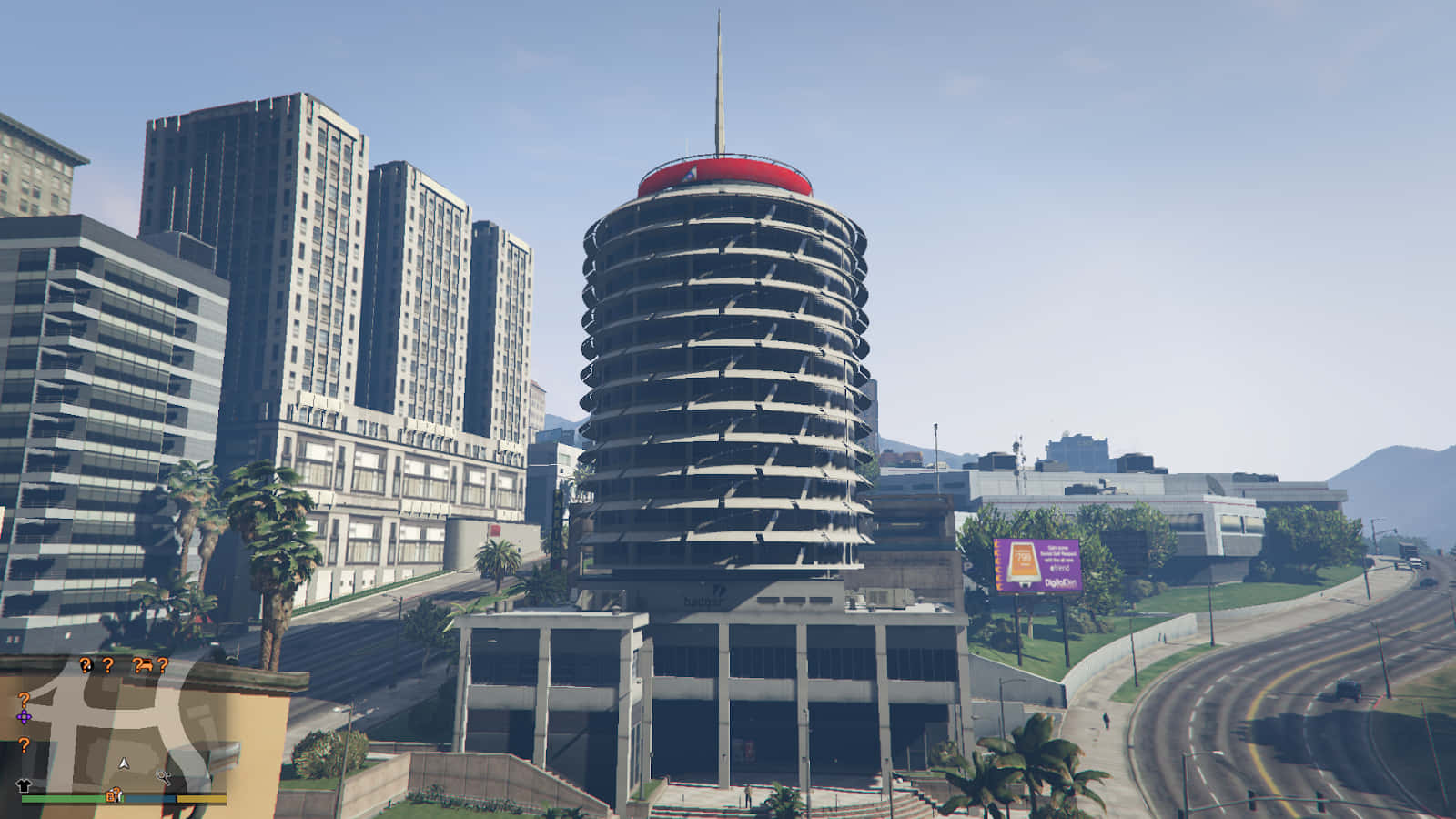Select the lower question mark blip on the minimap
The height and width of the screenshot is (819, 1456).
click(24, 746)
